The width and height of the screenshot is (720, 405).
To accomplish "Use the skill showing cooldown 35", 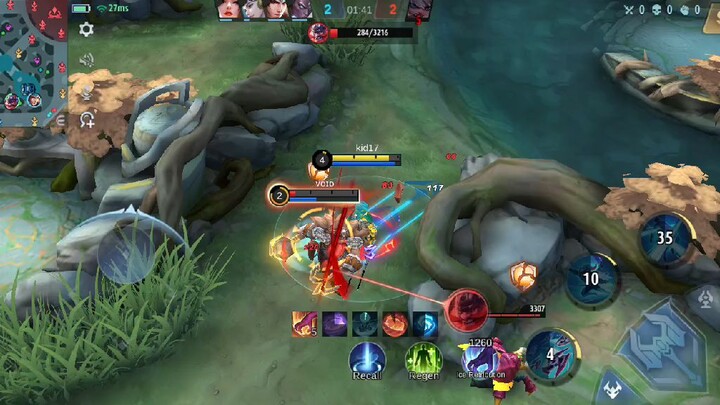I will pyautogui.click(x=665, y=238).
